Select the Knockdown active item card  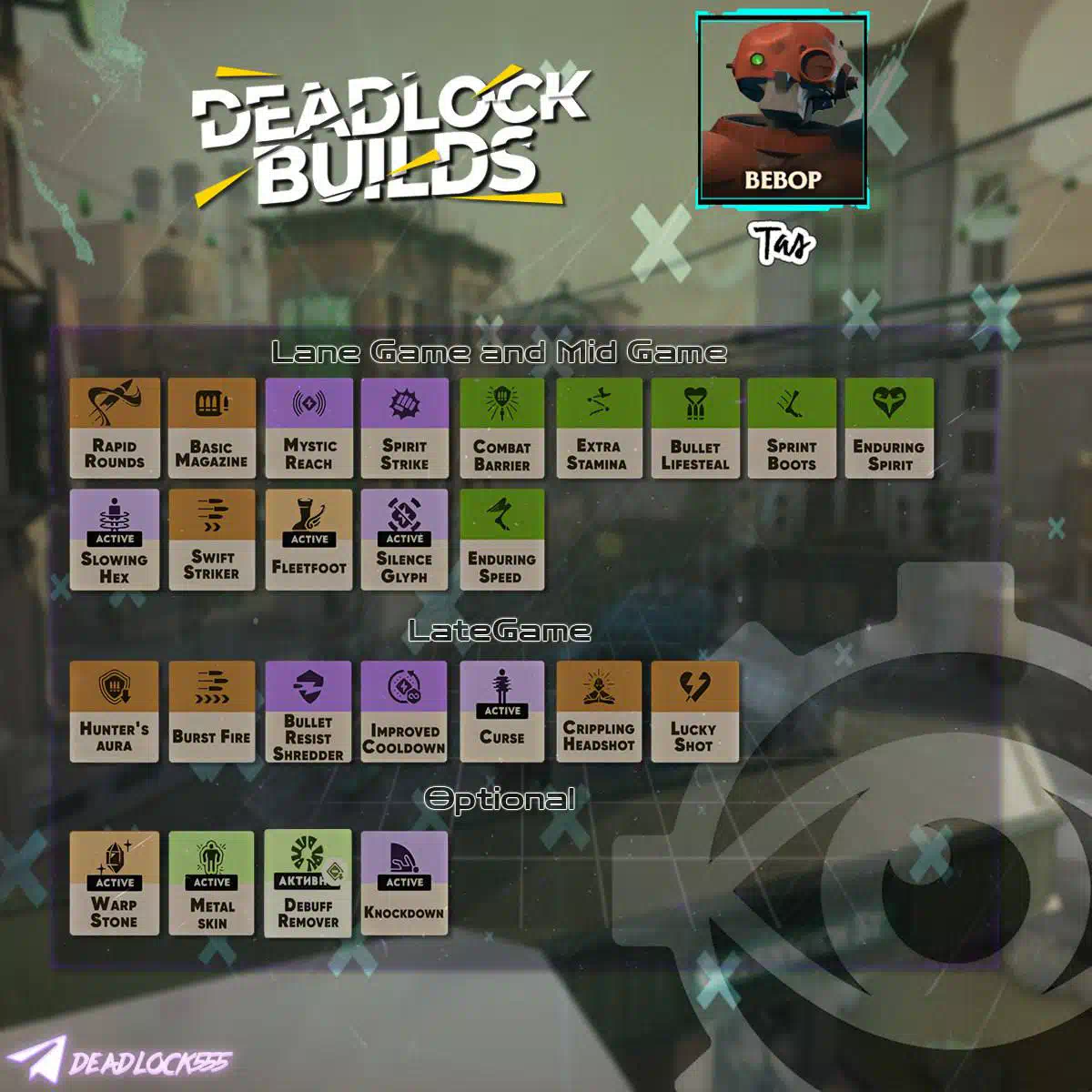(x=404, y=882)
